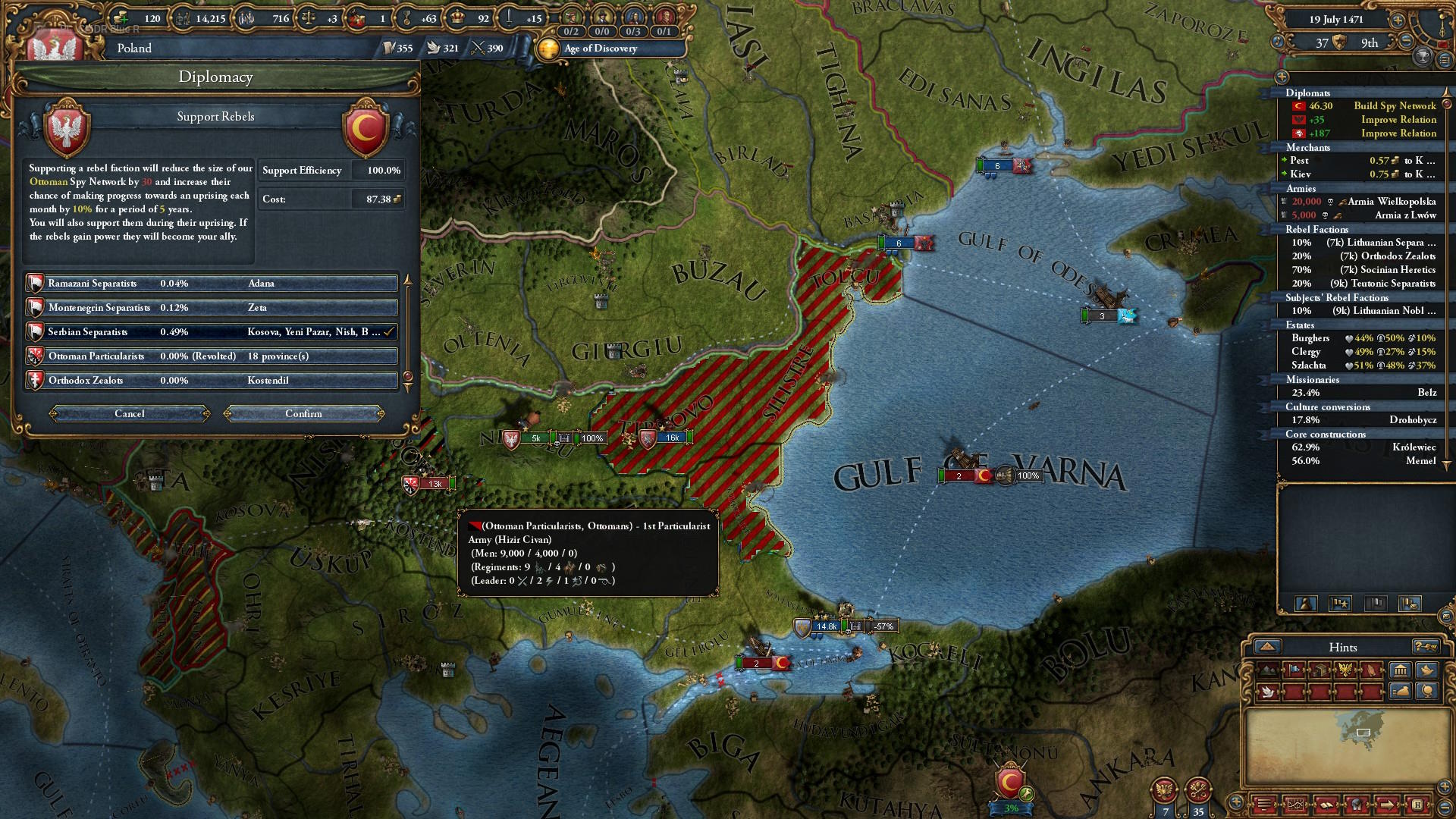Screen dimensions: 1456x819
Task: Decrease game speed with the minus button
Action: 1406,42
